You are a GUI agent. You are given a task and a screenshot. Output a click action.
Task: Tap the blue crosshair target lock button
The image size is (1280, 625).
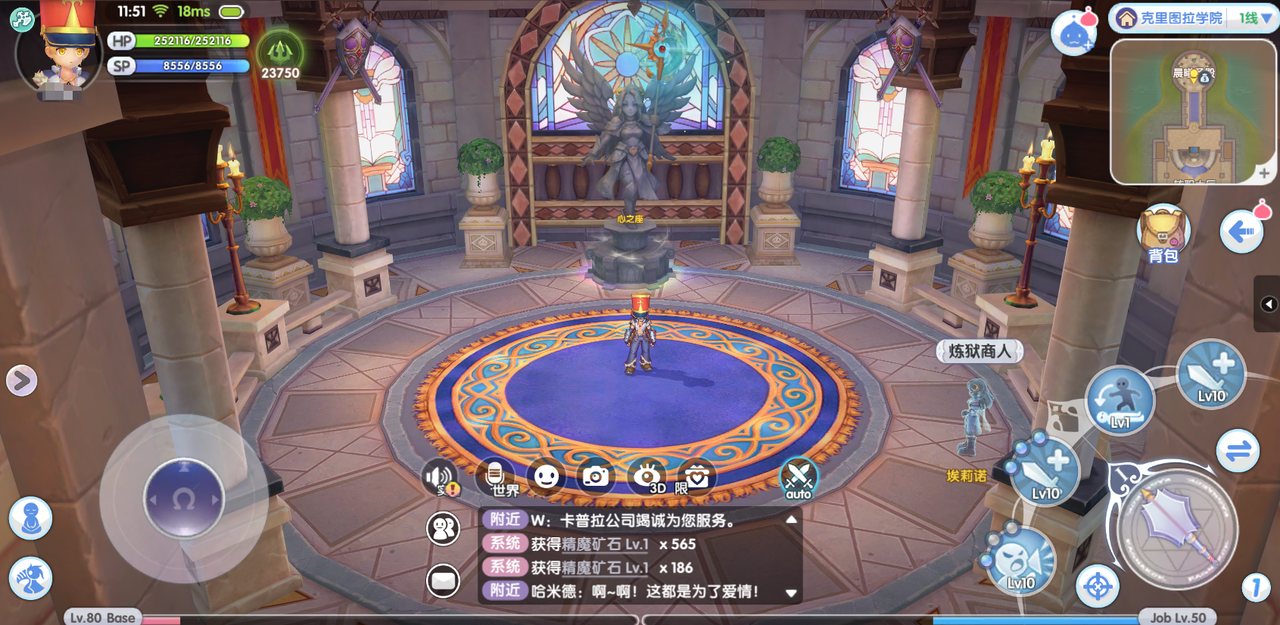[1097, 586]
